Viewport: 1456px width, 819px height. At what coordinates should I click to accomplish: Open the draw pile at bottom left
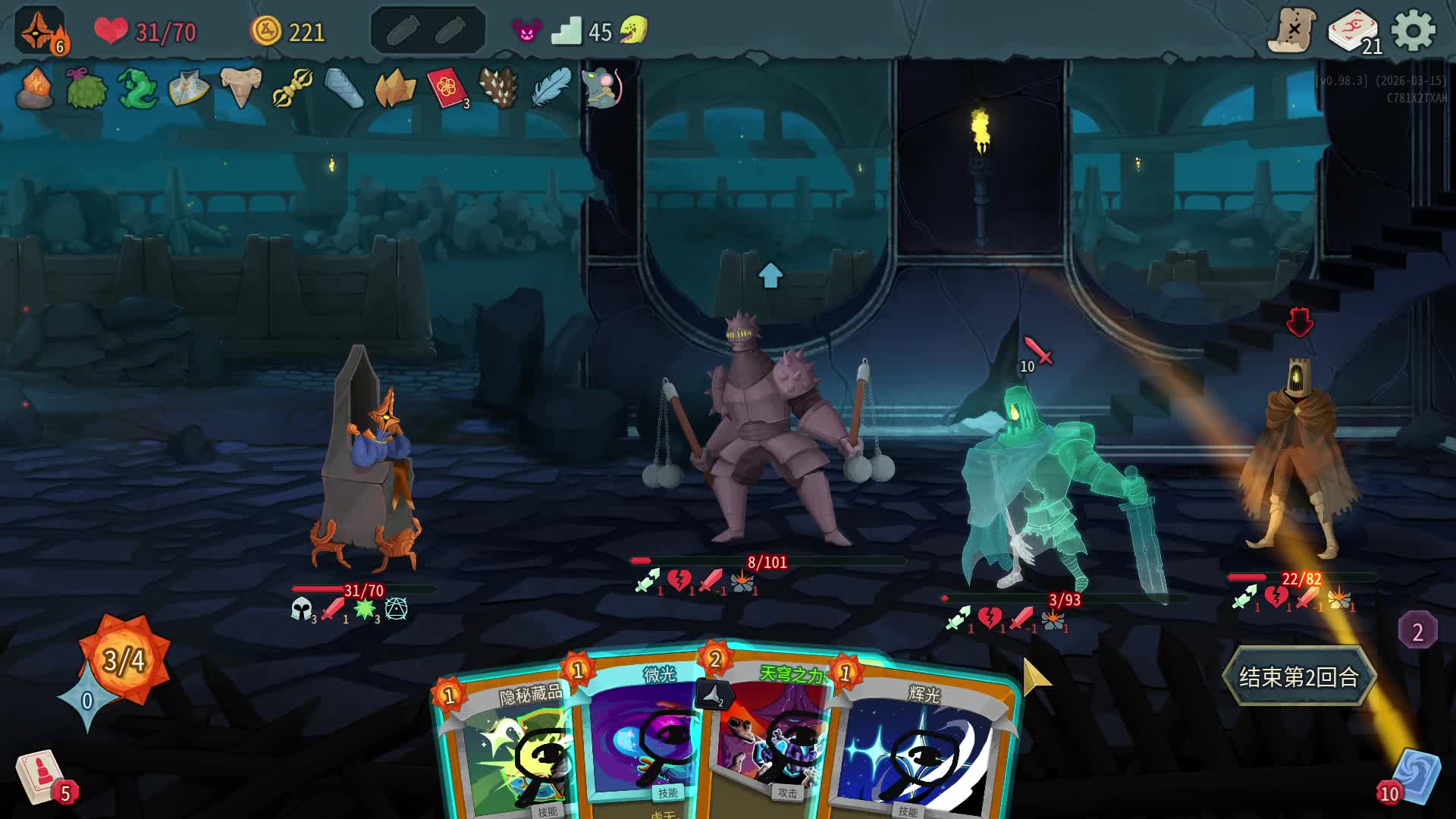(x=39, y=776)
